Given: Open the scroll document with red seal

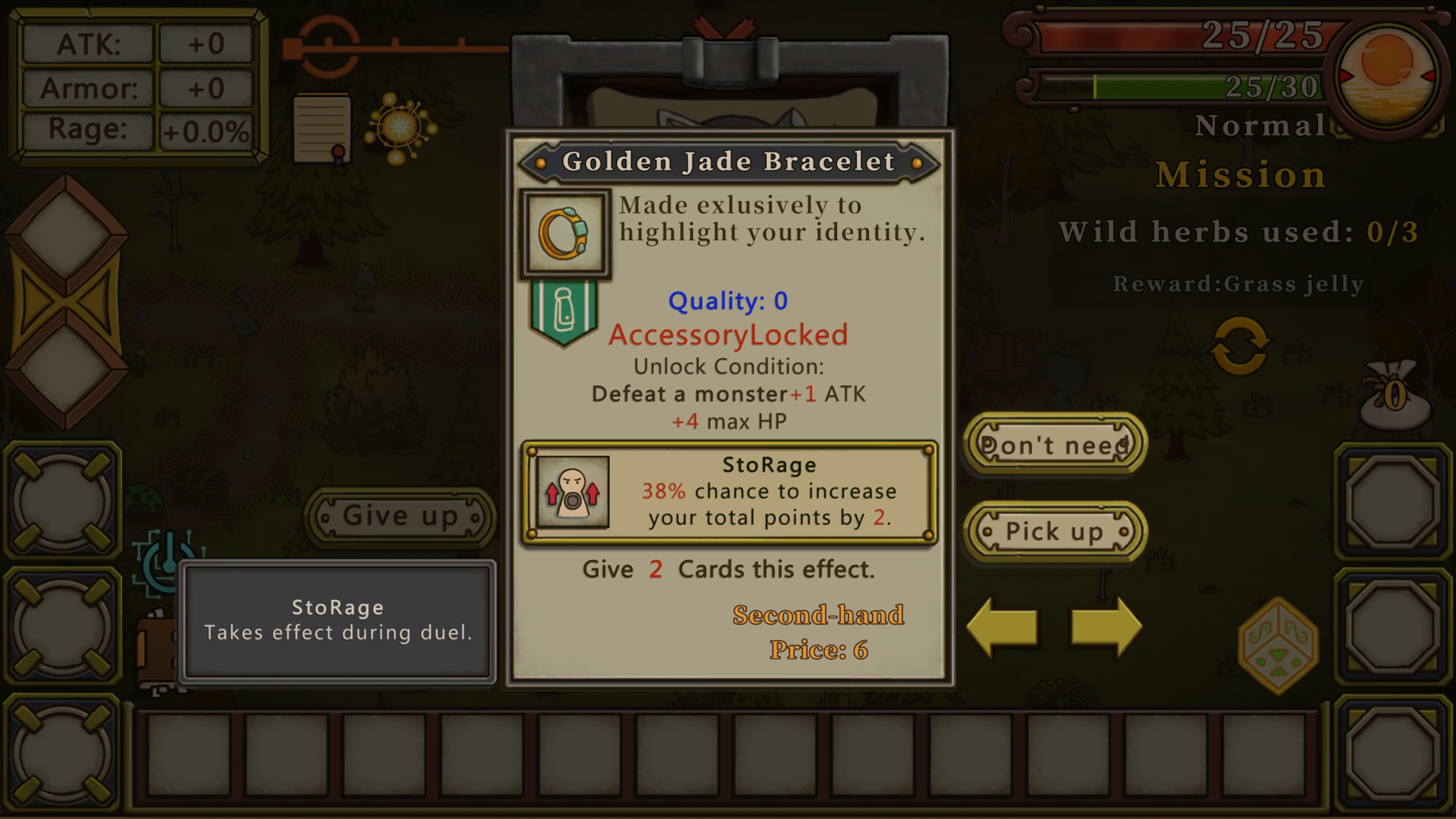Looking at the screenshot, I should pos(322,129).
